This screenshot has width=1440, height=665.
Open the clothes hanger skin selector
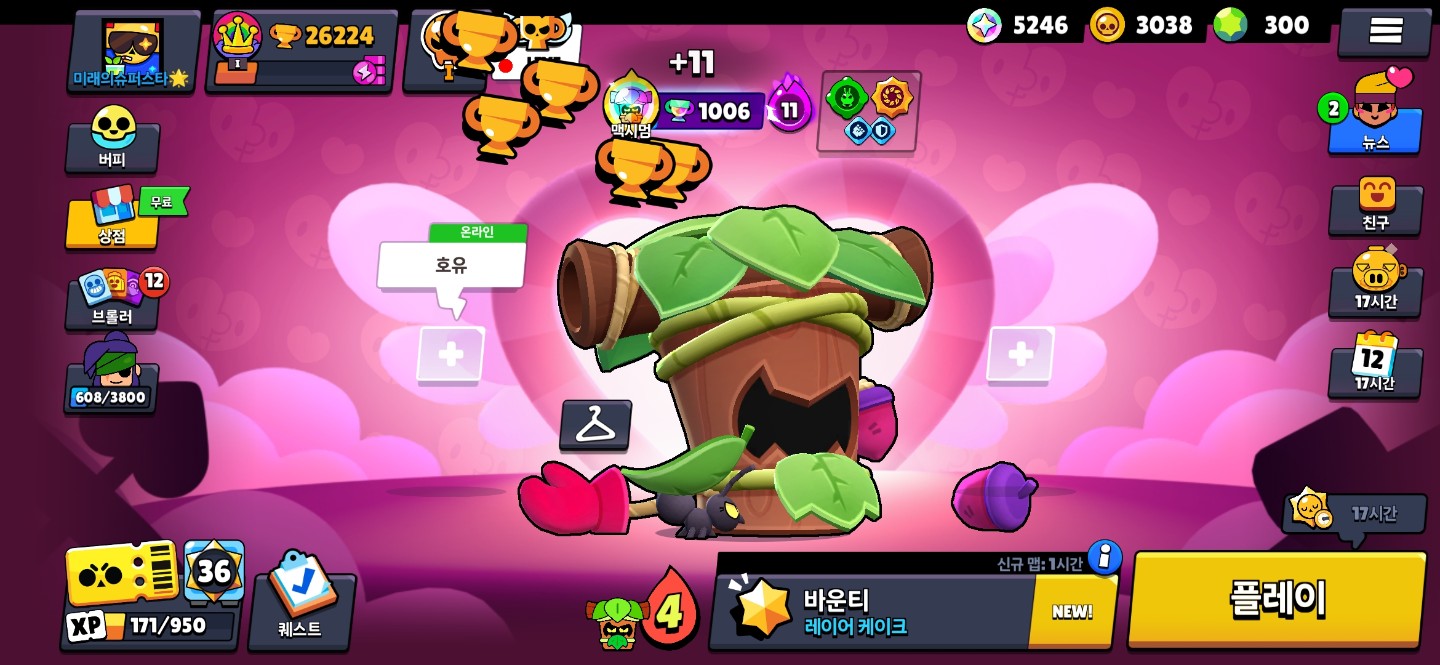[596, 426]
